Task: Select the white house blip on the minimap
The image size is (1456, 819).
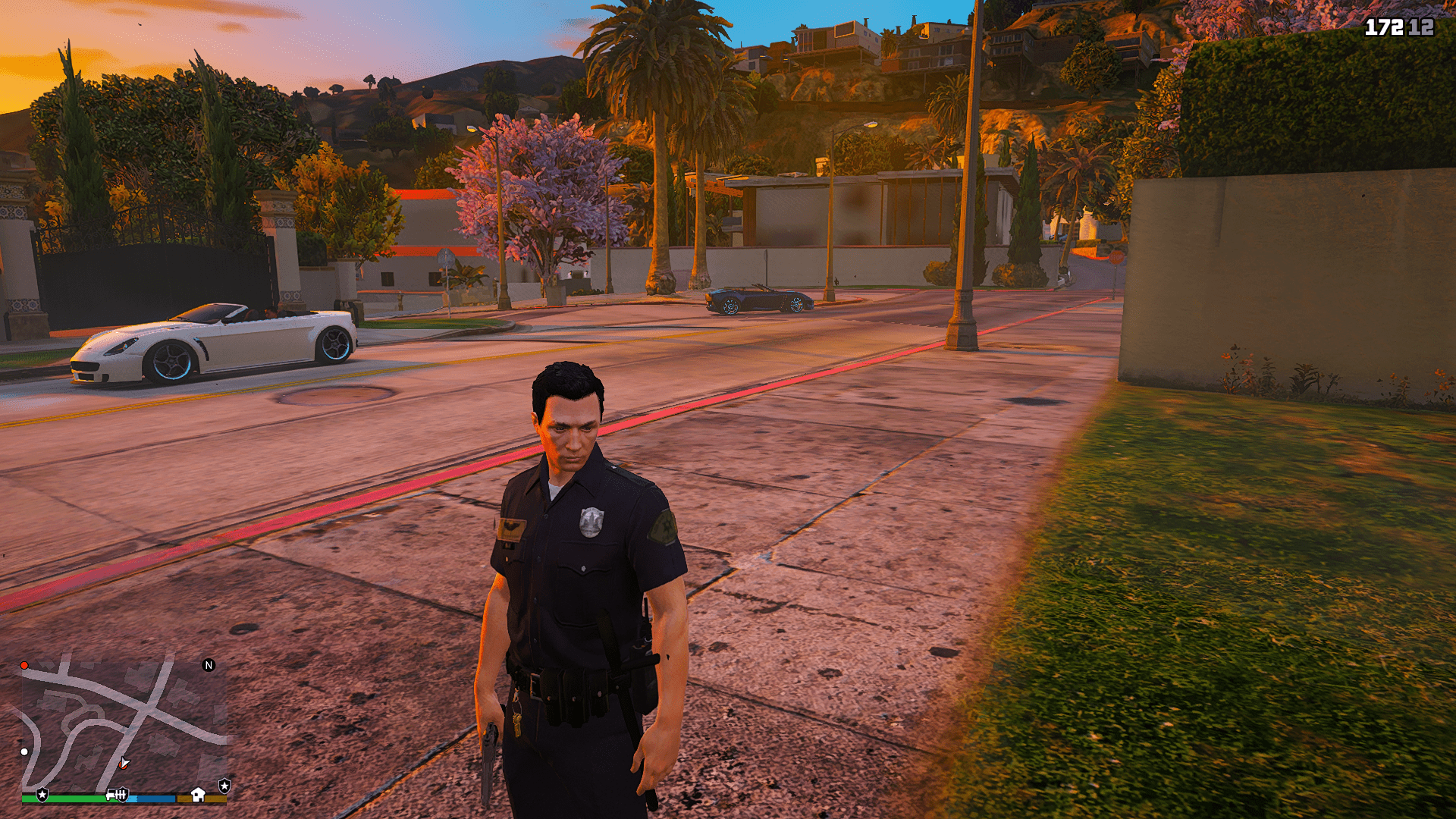Action: point(198,794)
